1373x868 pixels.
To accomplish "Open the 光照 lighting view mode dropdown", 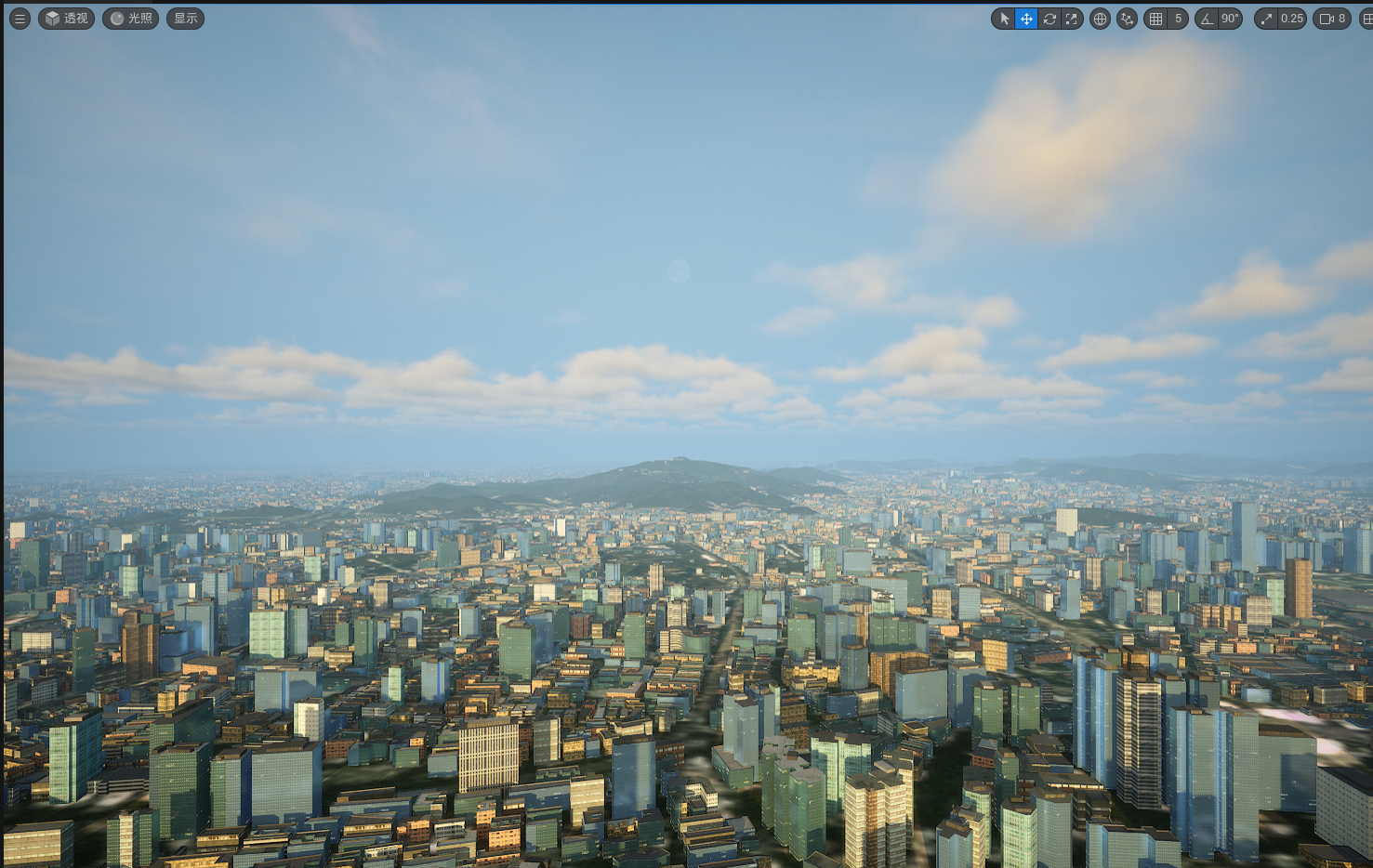I will click(x=130, y=19).
